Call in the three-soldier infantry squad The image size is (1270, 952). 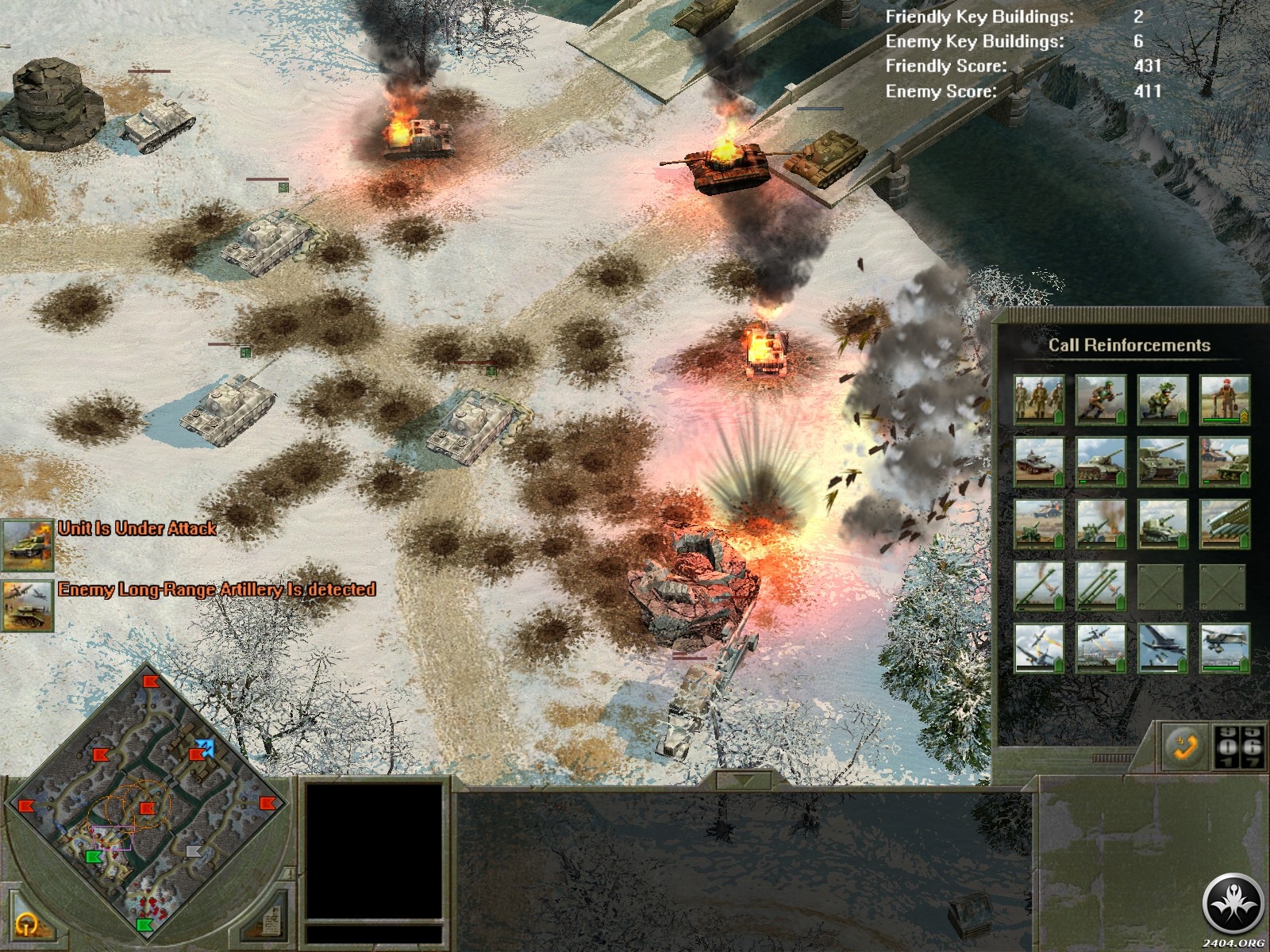1039,400
